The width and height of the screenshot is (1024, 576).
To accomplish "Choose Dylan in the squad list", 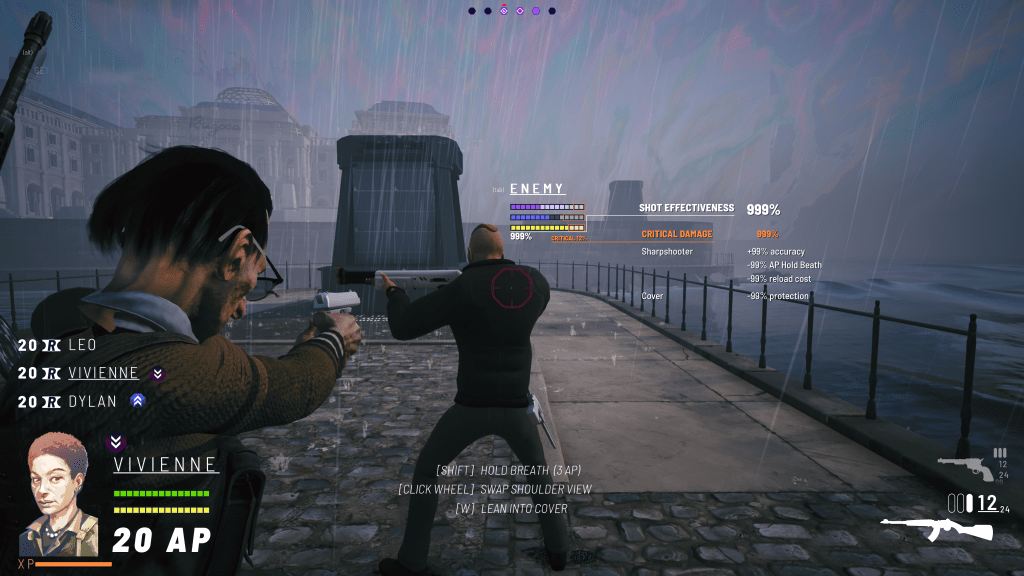I will click(x=93, y=401).
